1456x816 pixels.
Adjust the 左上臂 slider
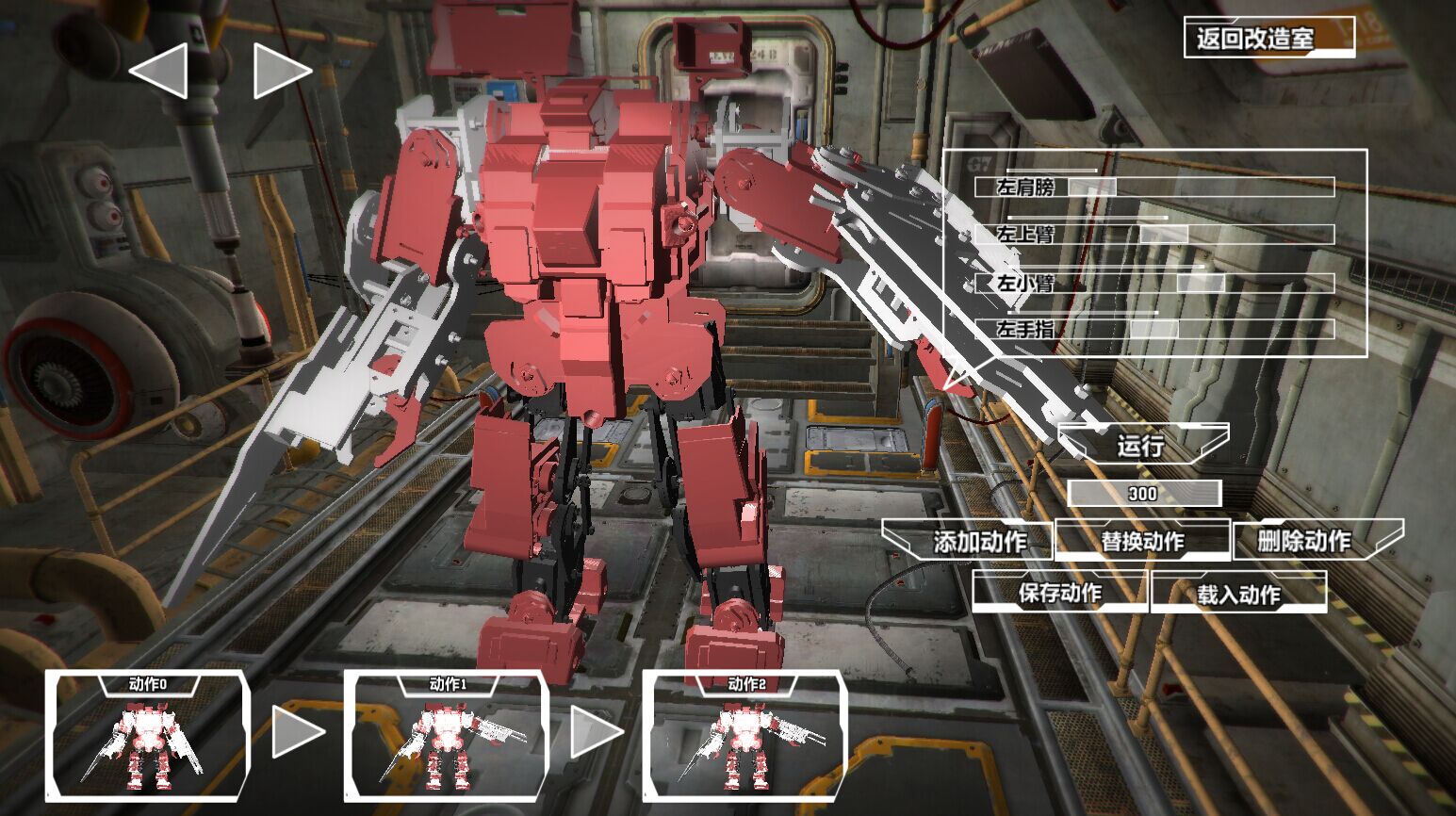1163,234
